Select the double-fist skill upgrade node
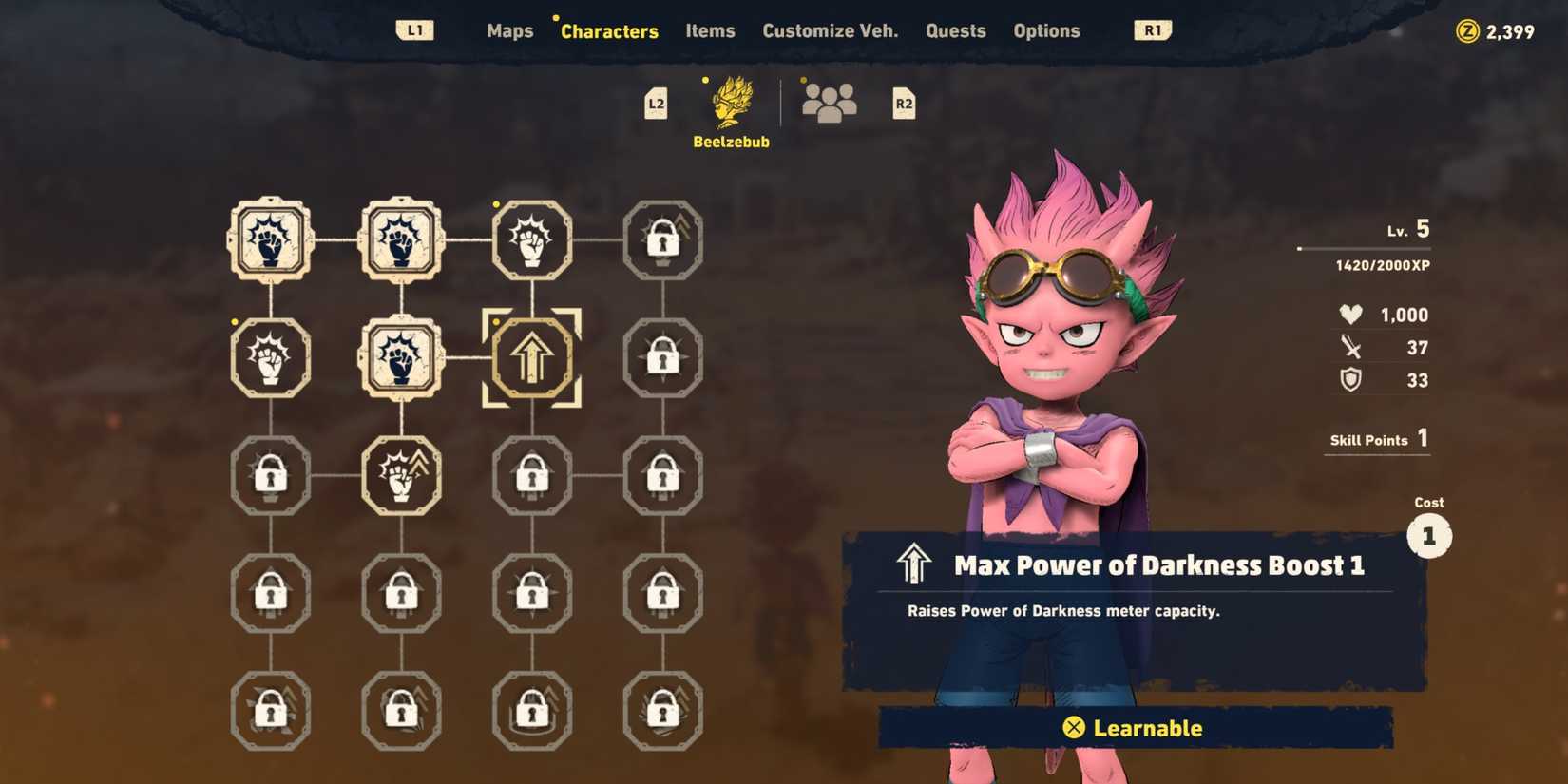This screenshot has width=1568, height=784. click(401, 477)
